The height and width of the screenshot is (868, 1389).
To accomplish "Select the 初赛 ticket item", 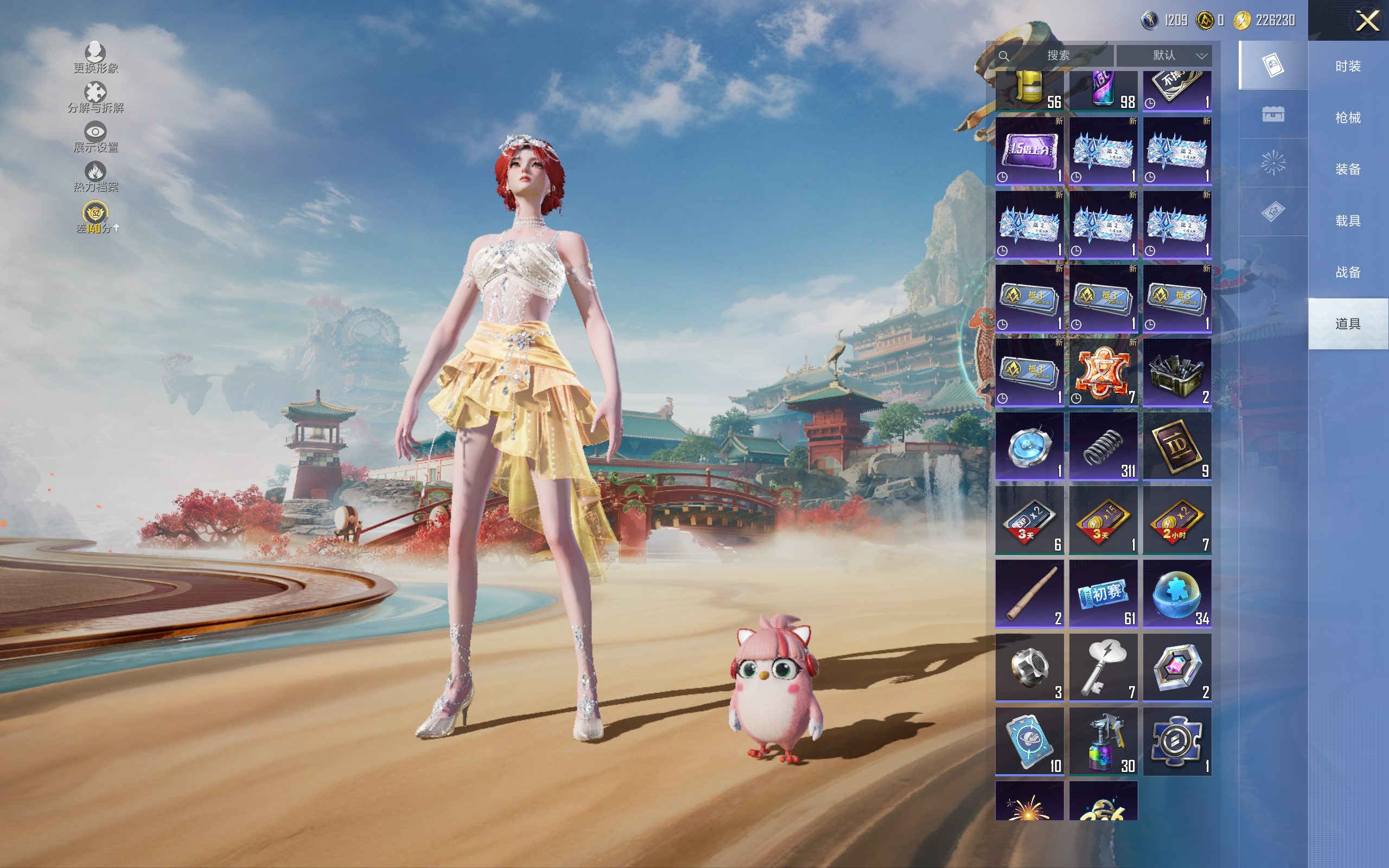I will pyautogui.click(x=1103, y=593).
